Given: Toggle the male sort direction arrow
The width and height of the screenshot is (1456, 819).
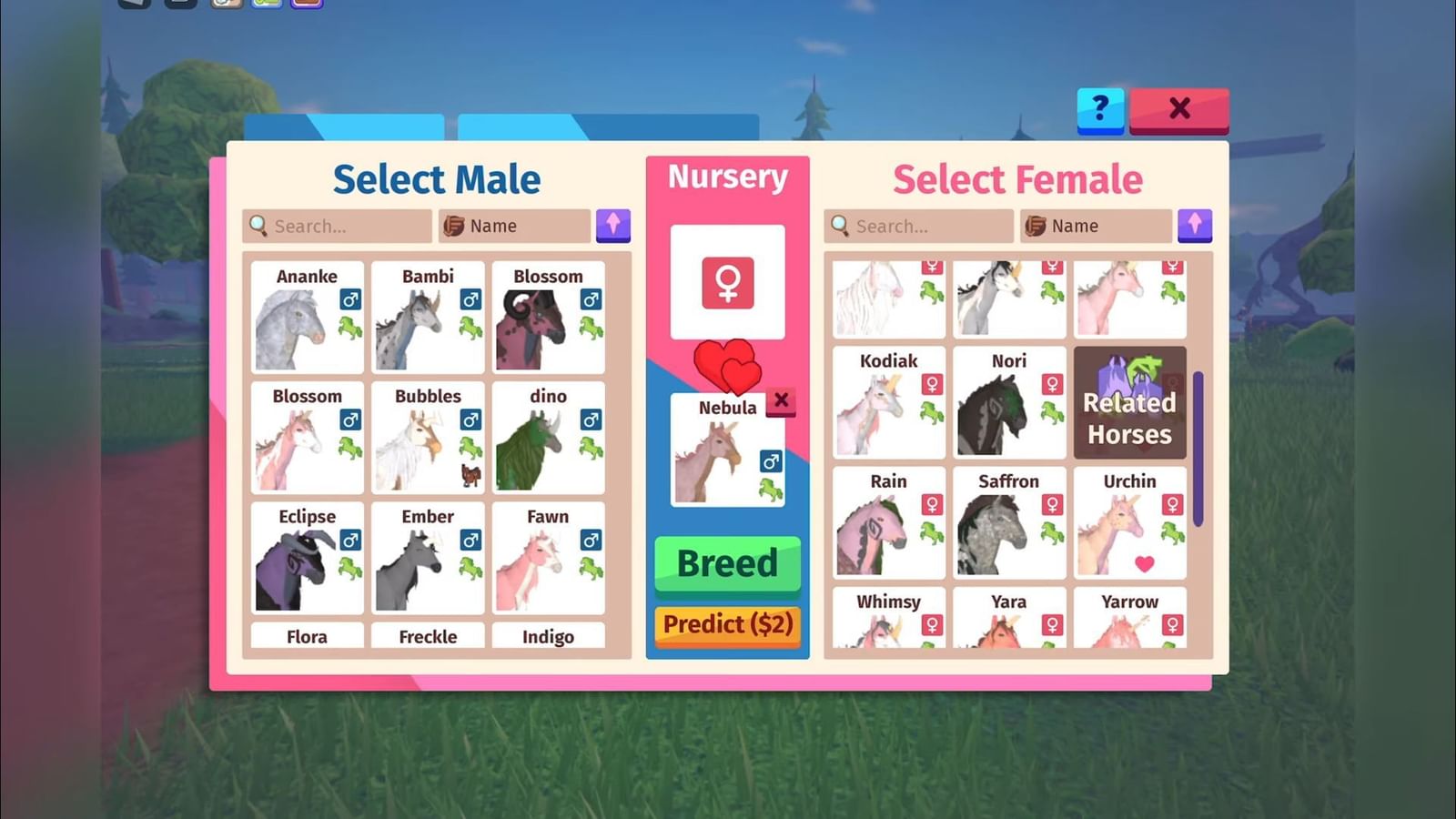Looking at the screenshot, I should 612,226.
